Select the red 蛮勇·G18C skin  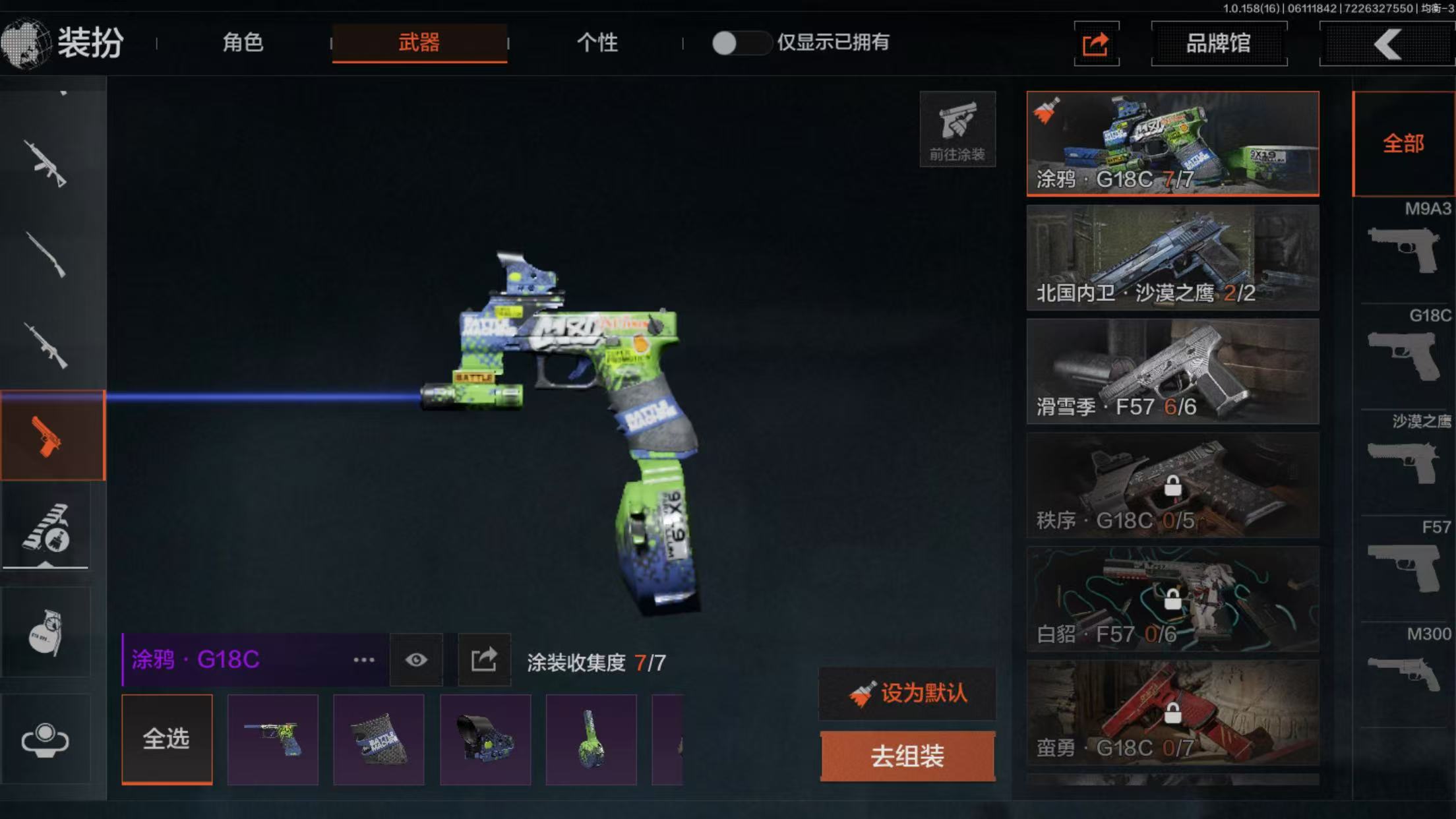[1172, 713]
